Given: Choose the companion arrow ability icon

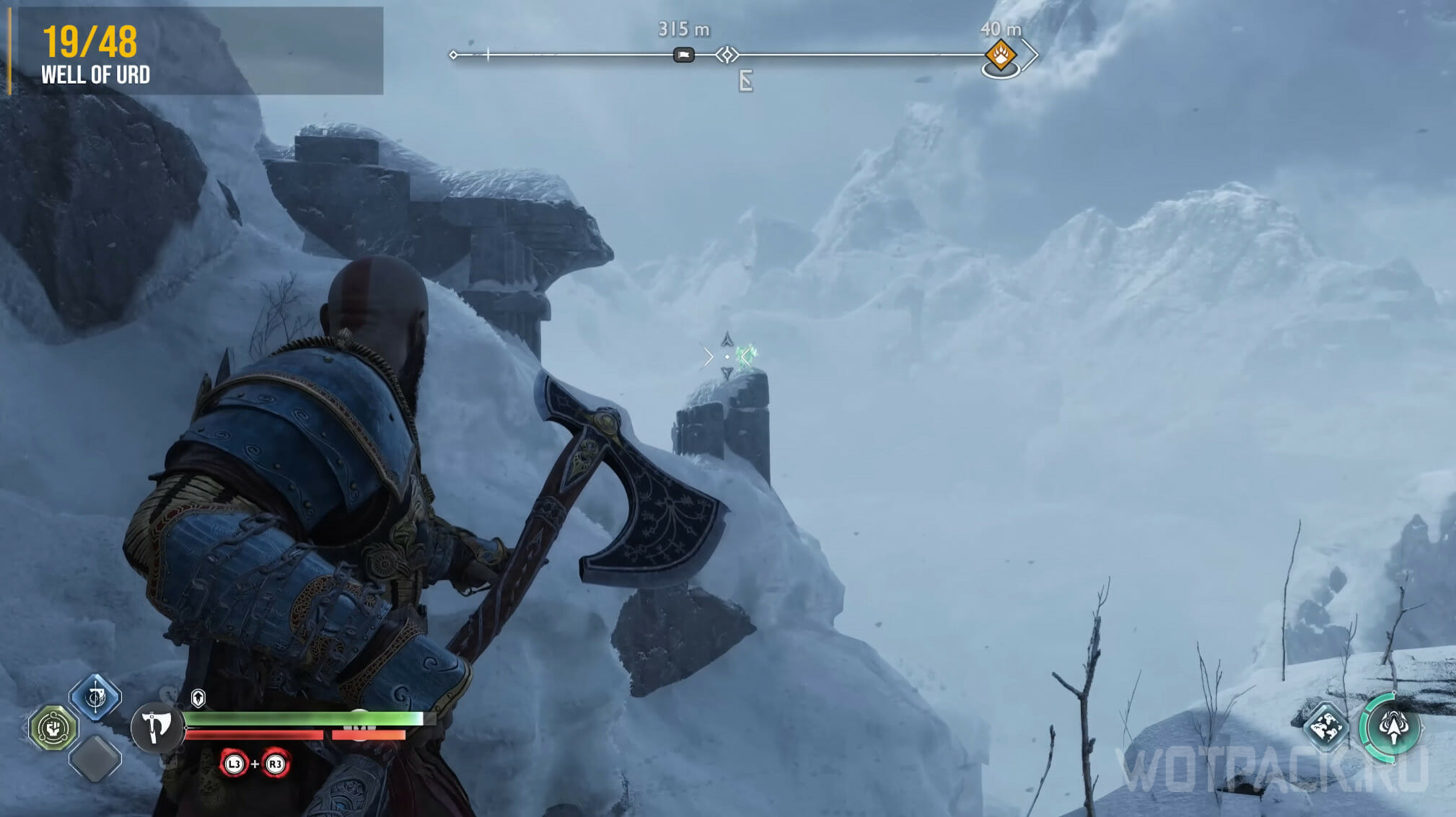Looking at the screenshot, I should tap(1393, 728).
